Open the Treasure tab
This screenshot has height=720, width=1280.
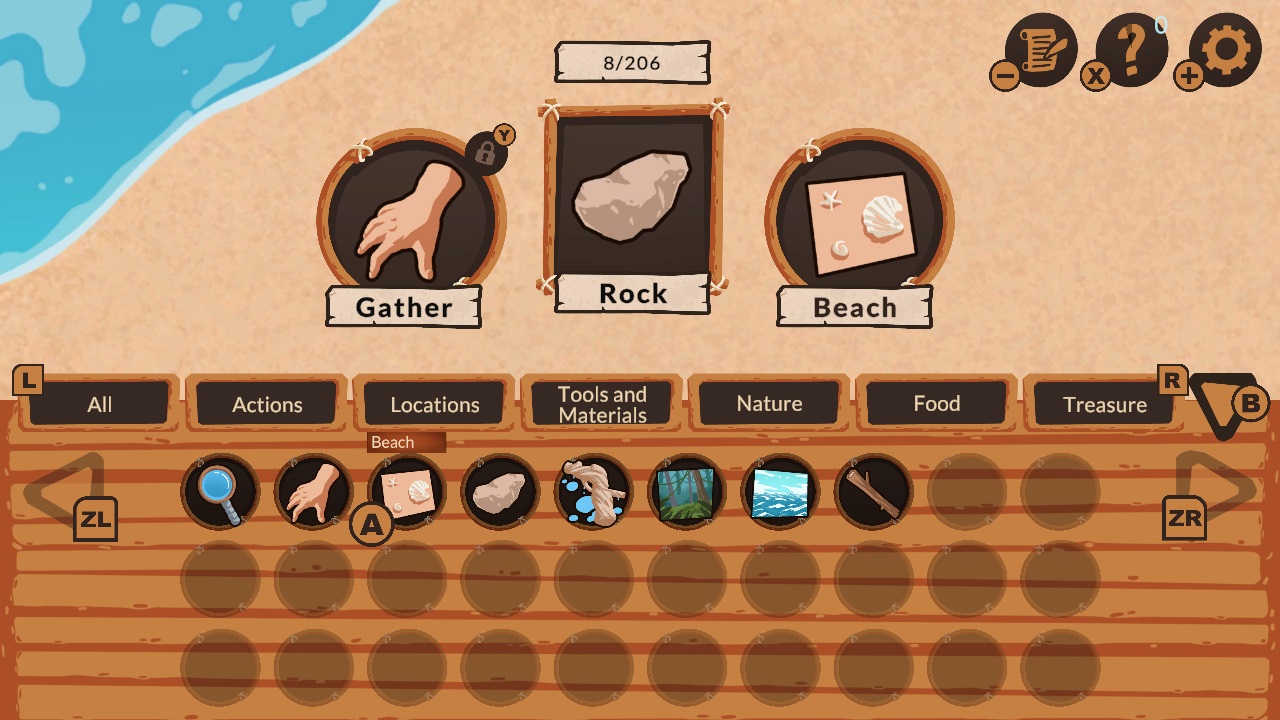pyautogui.click(x=1105, y=403)
